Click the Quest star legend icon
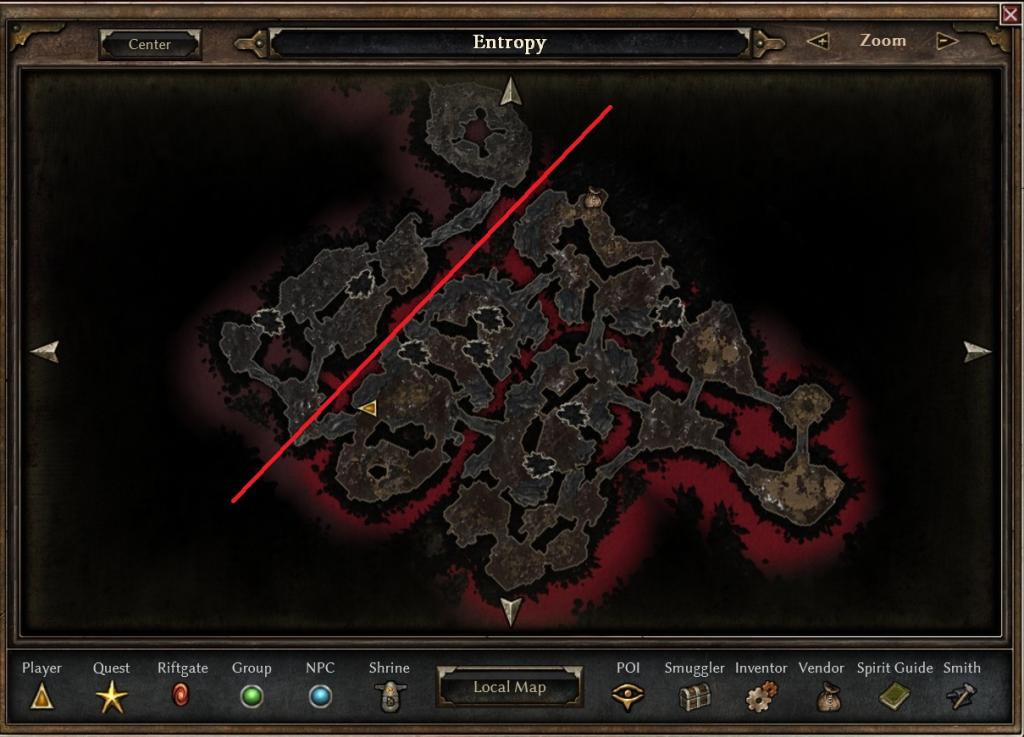Image resolution: width=1024 pixels, height=737 pixels. 111,695
